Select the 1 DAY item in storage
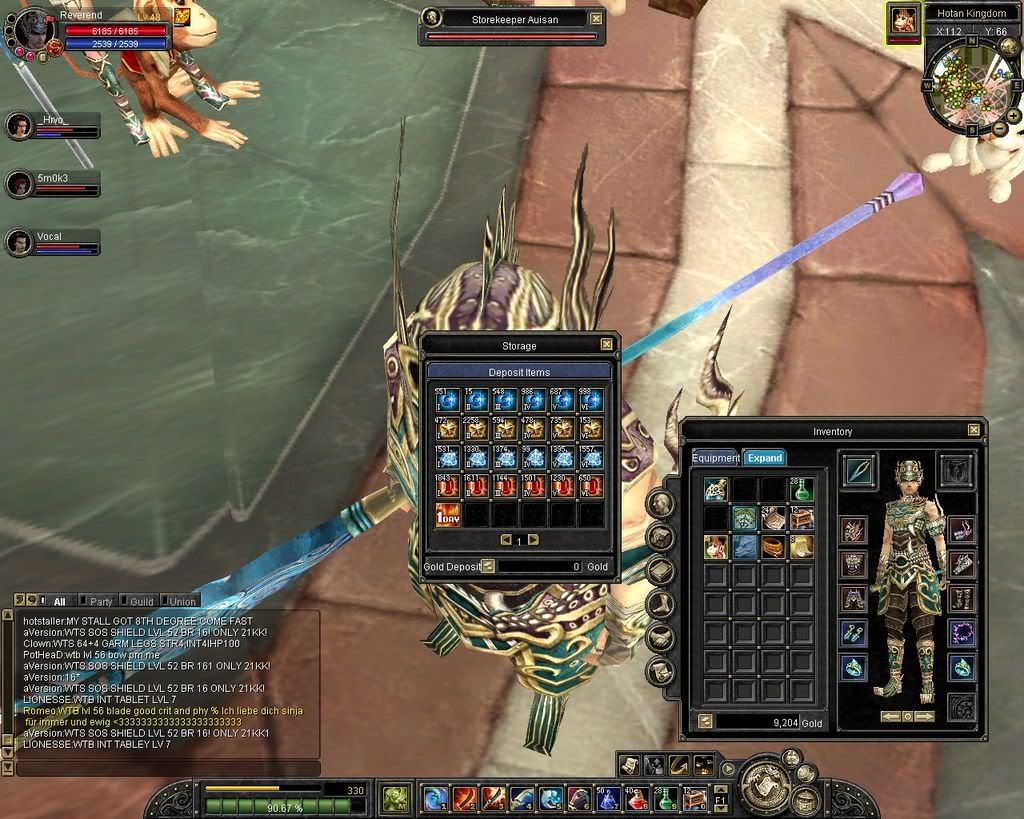 click(x=447, y=515)
